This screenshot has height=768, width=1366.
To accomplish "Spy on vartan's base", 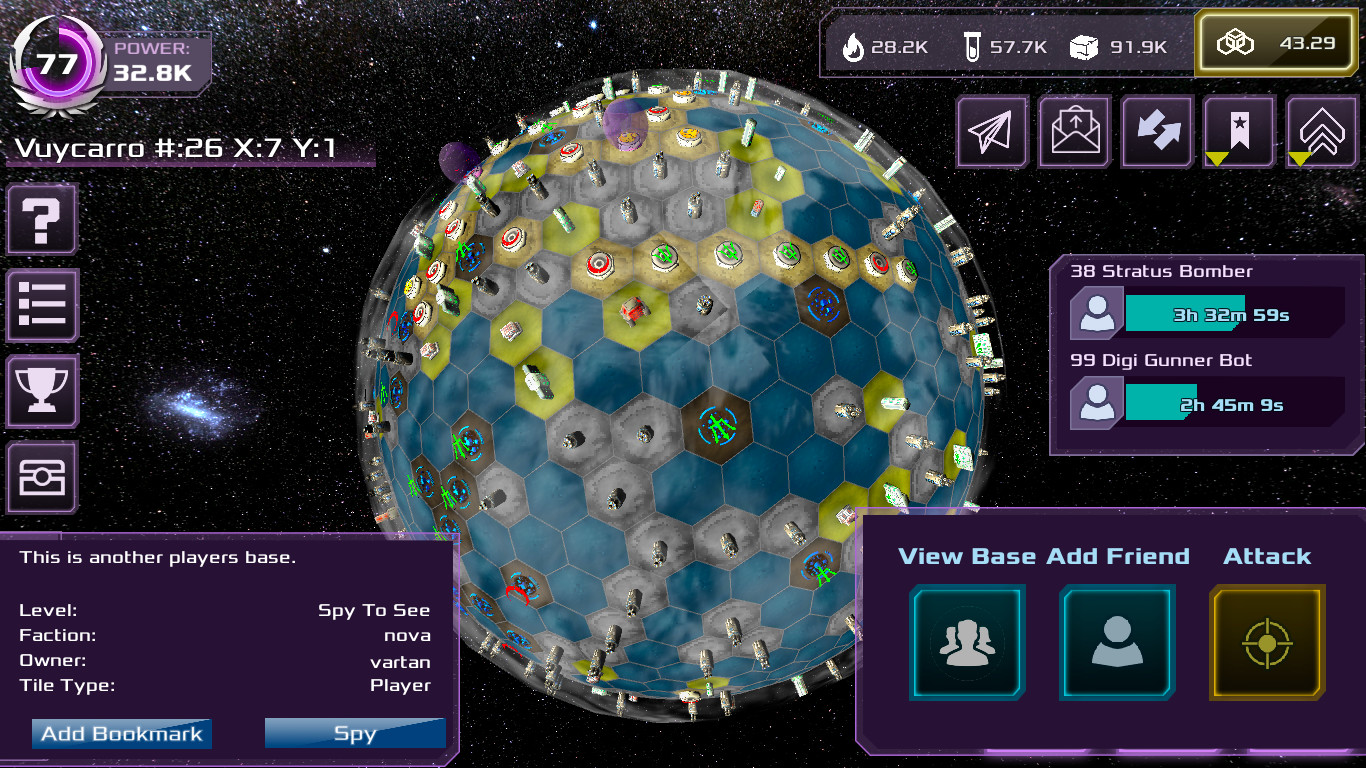I will click(x=355, y=733).
